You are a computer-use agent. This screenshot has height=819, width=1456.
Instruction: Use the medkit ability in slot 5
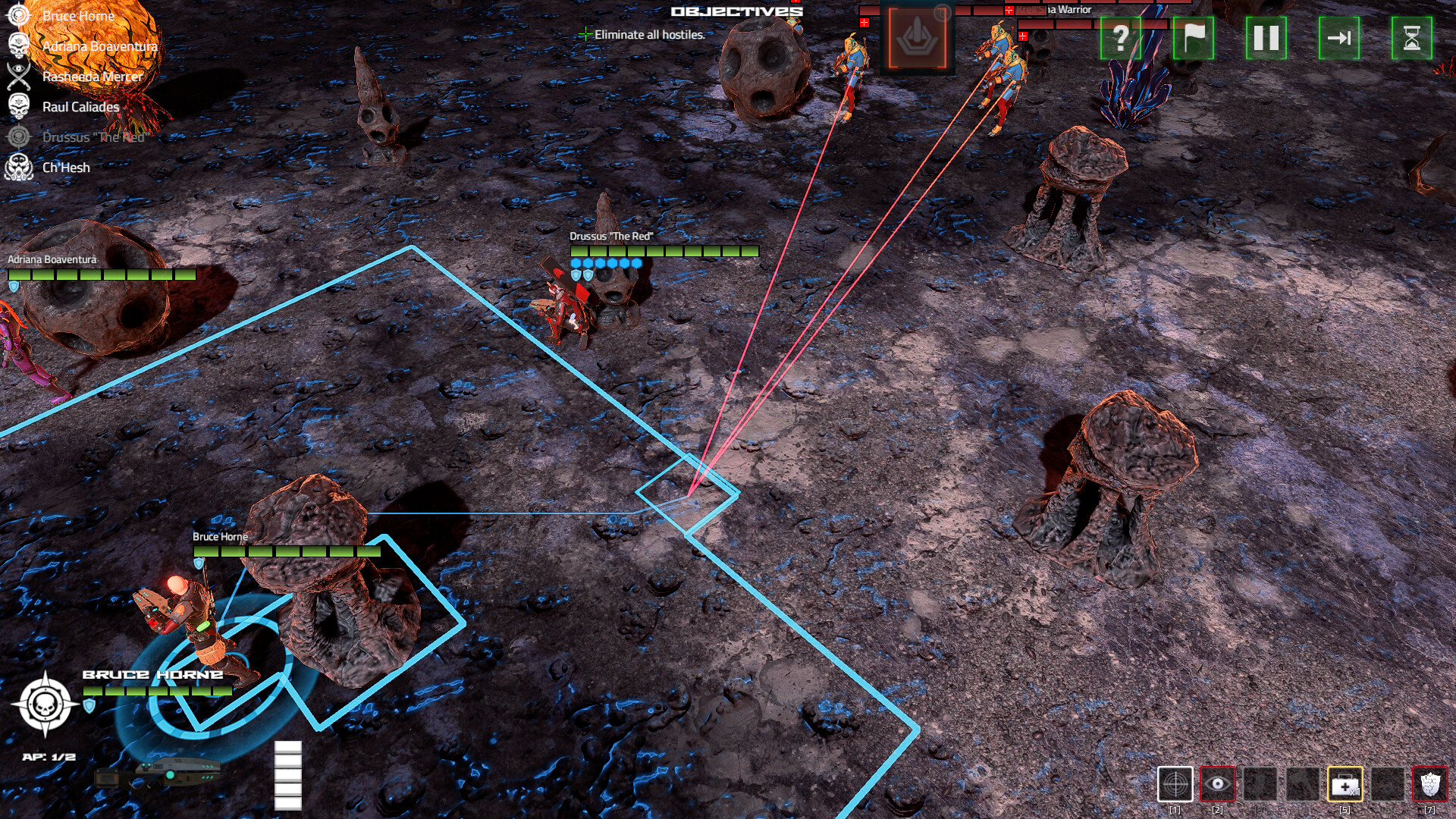pos(1345,783)
